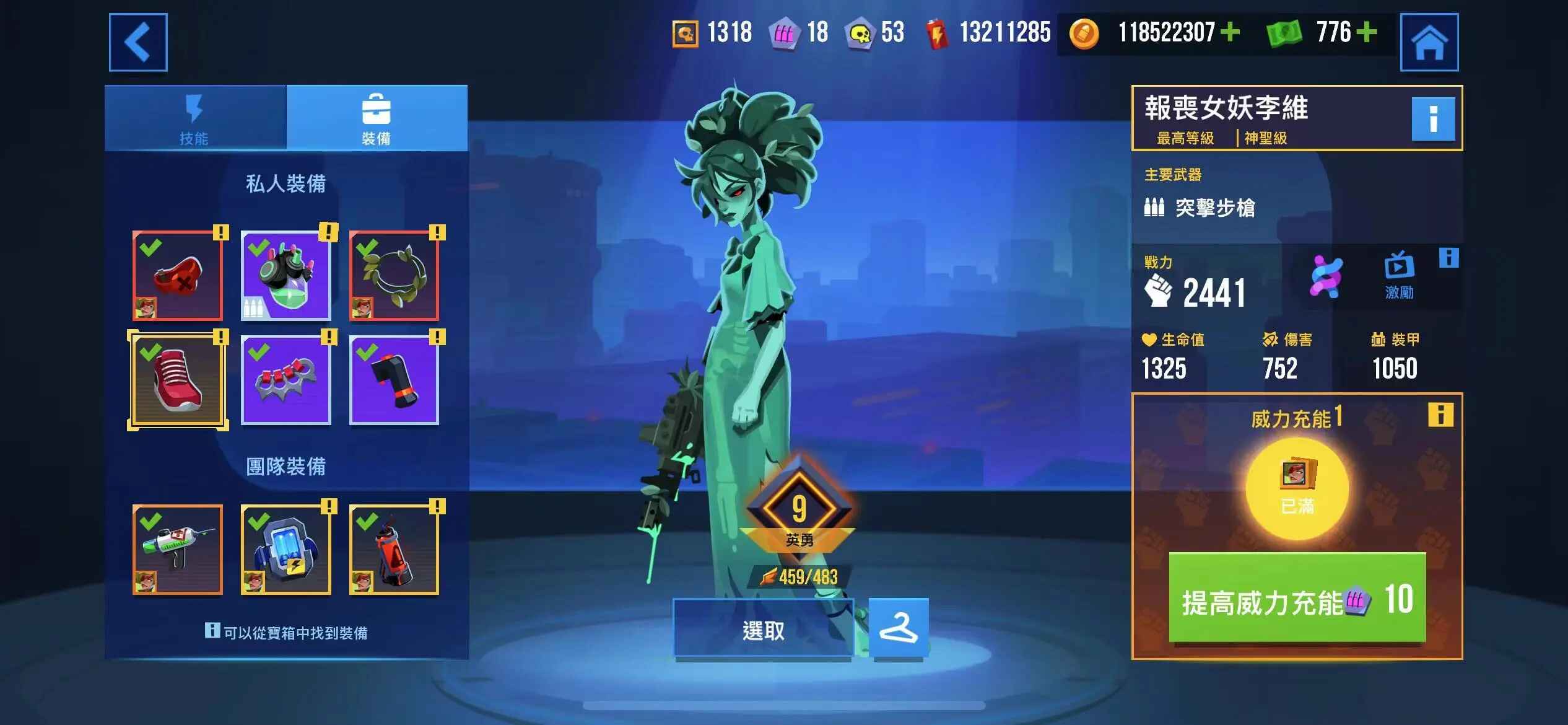Open the wardrobe hanger button
Viewport: 1568px width, 725px height.
[898, 628]
